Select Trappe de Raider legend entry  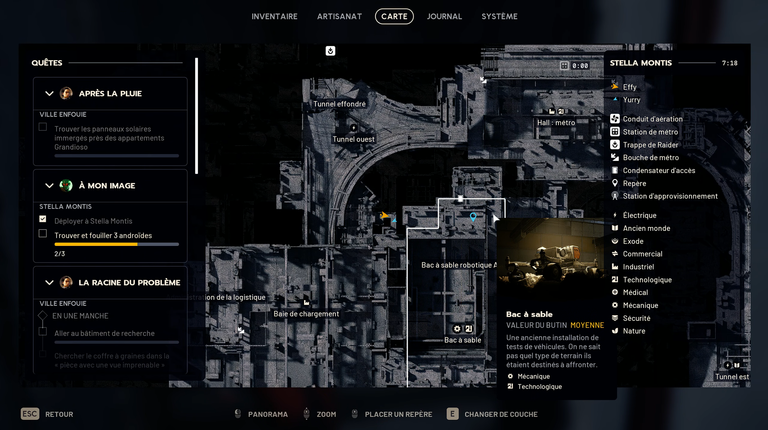click(650, 145)
